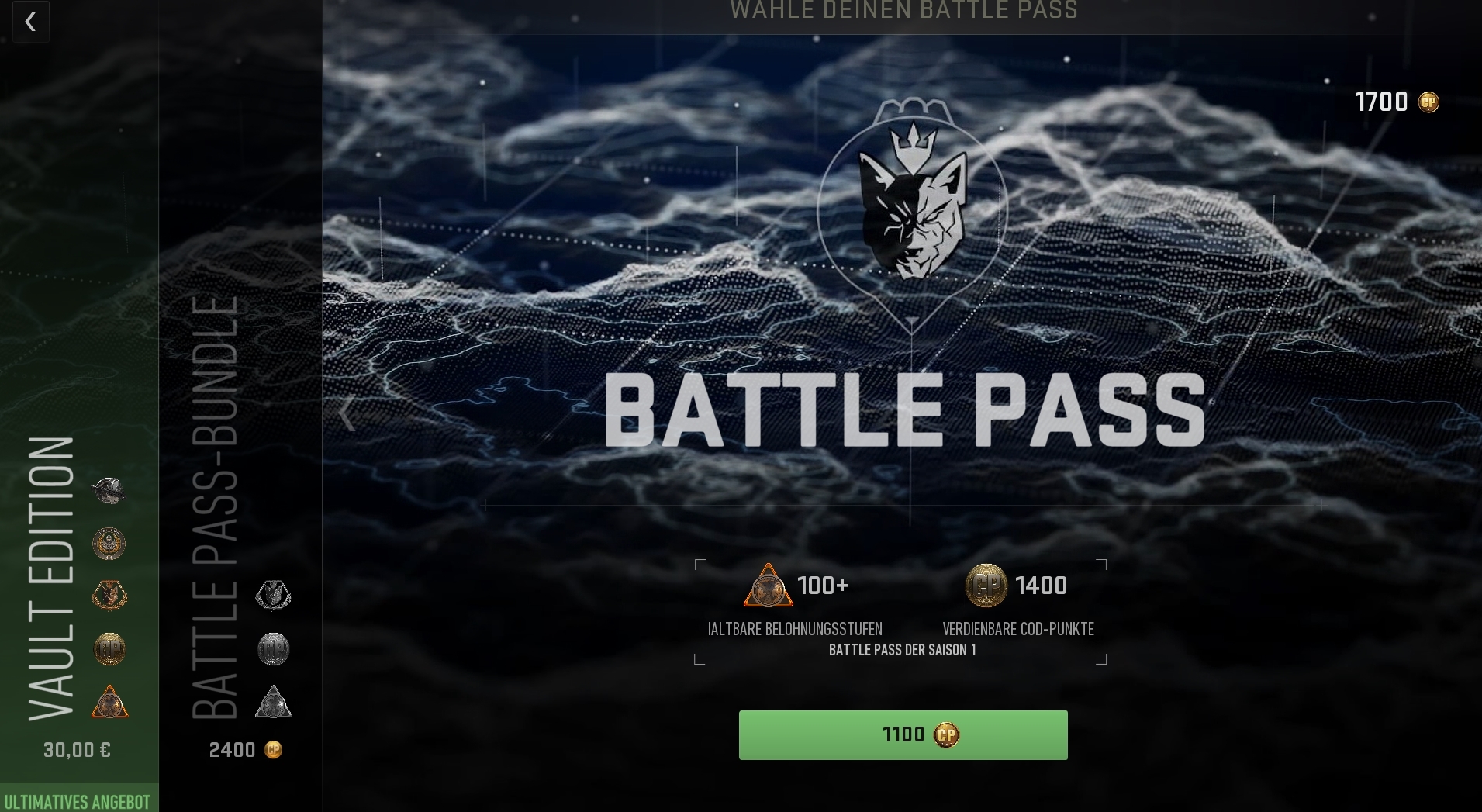Click the 30,00 € price label
This screenshot has height=812, width=1482.
tap(78, 750)
